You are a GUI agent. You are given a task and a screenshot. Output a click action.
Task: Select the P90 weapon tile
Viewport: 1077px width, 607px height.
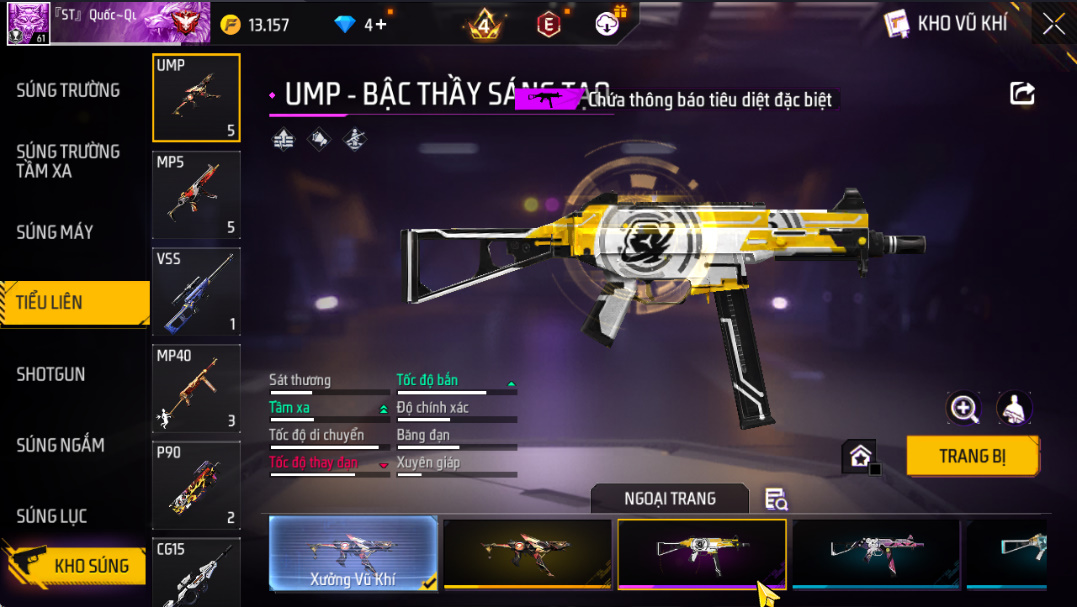(196, 485)
